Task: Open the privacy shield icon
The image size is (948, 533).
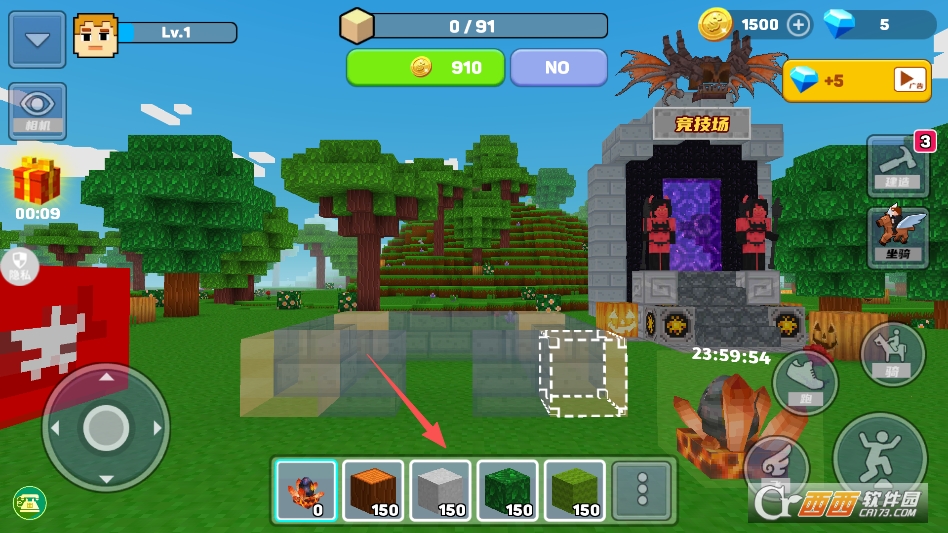Action: tap(19, 262)
